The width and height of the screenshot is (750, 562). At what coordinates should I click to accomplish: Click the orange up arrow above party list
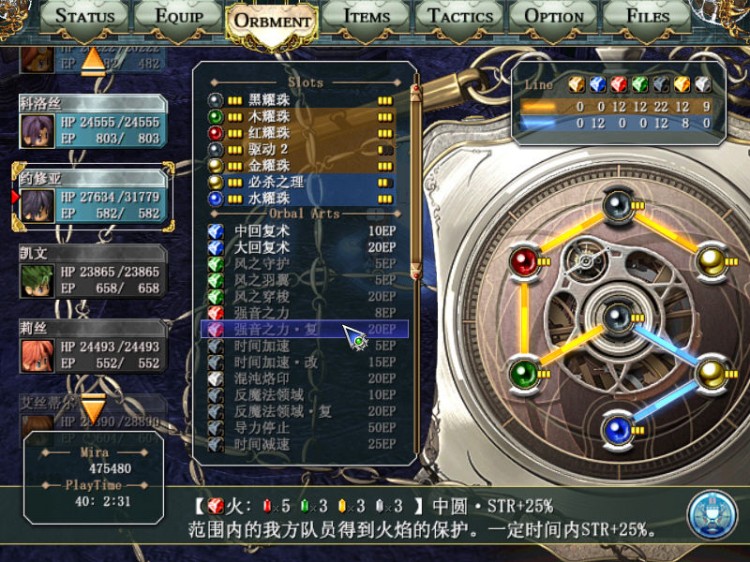pos(92,60)
